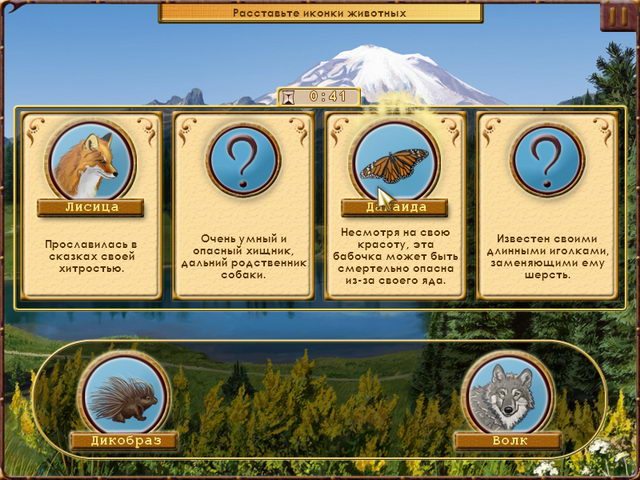Image resolution: width=640 pixels, height=480 pixels.
Task: Pick the Дикобраз porcupine icon
Action: click(124, 395)
